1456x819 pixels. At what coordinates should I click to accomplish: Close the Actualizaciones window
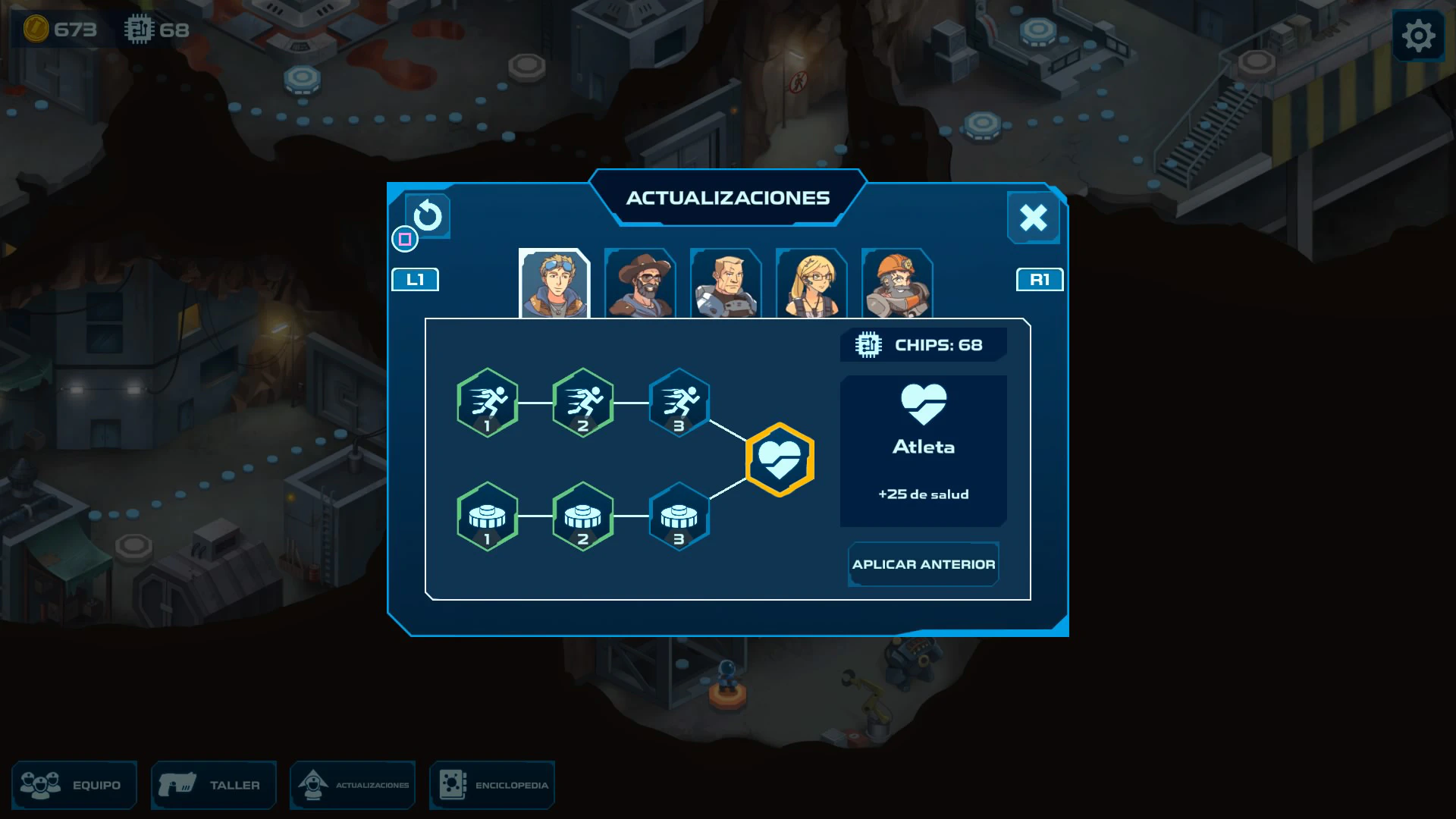click(x=1033, y=218)
